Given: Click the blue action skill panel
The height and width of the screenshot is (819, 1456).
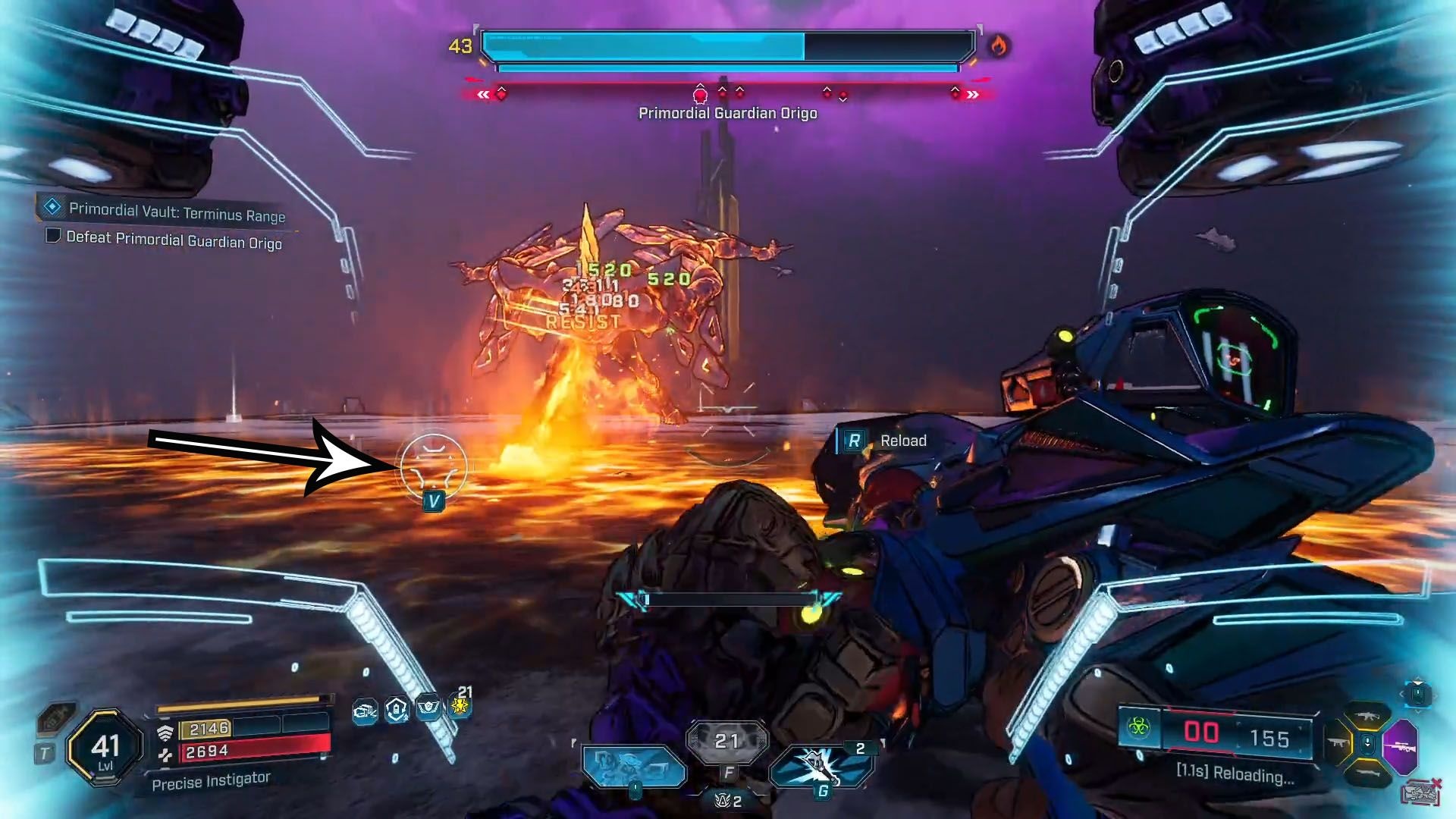Looking at the screenshot, I should click(633, 766).
